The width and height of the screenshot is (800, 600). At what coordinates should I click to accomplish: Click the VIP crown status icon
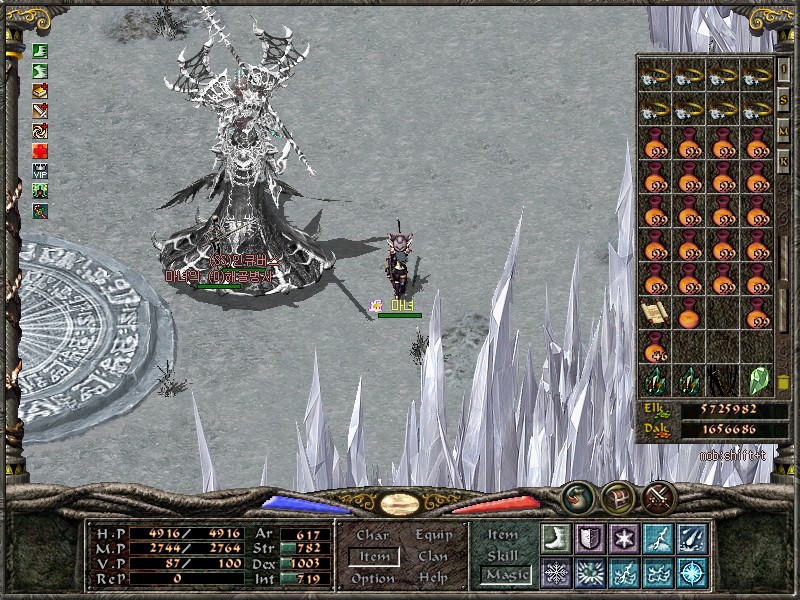[x=40, y=171]
